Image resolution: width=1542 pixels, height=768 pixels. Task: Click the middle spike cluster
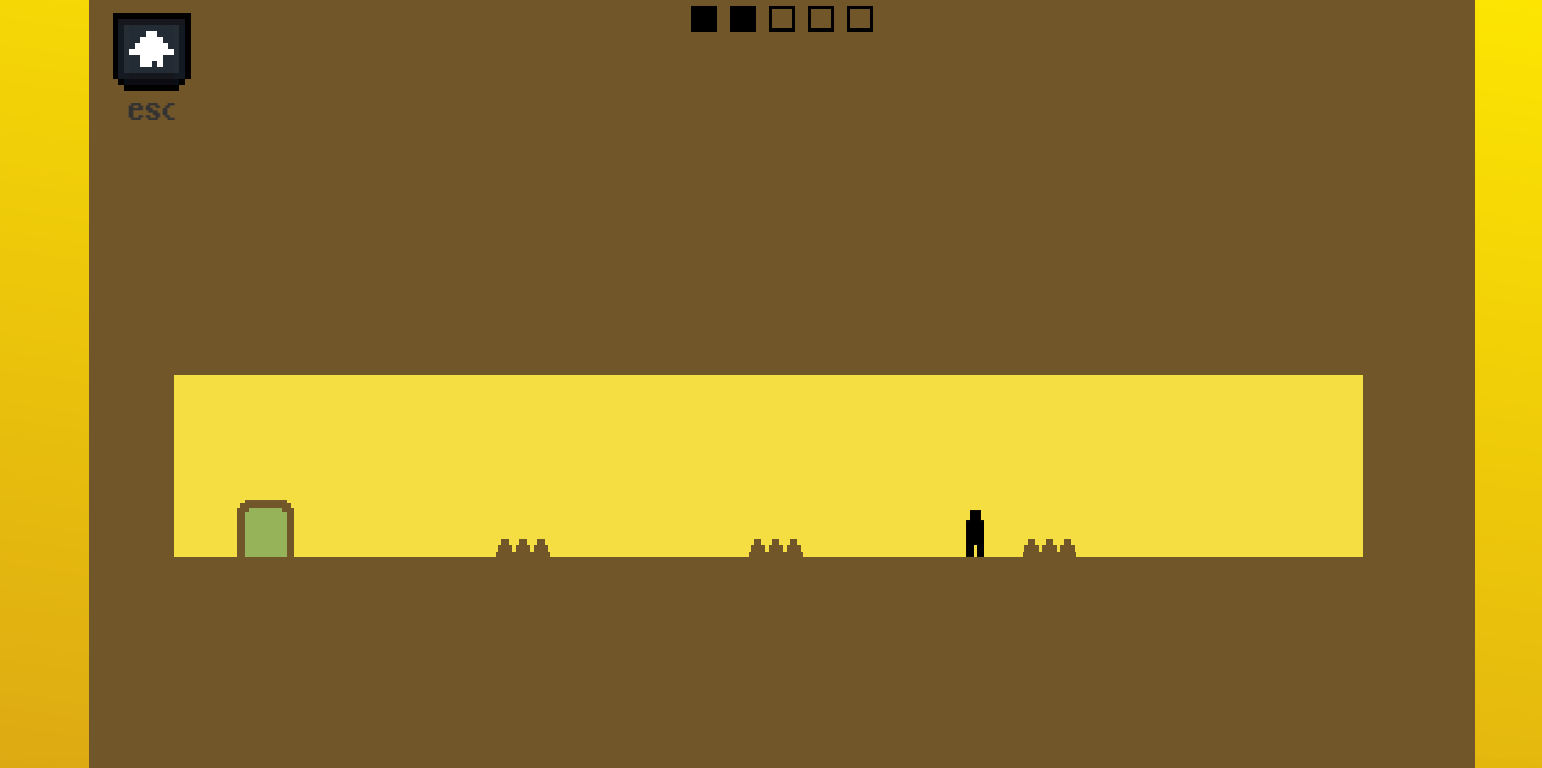[x=774, y=548]
